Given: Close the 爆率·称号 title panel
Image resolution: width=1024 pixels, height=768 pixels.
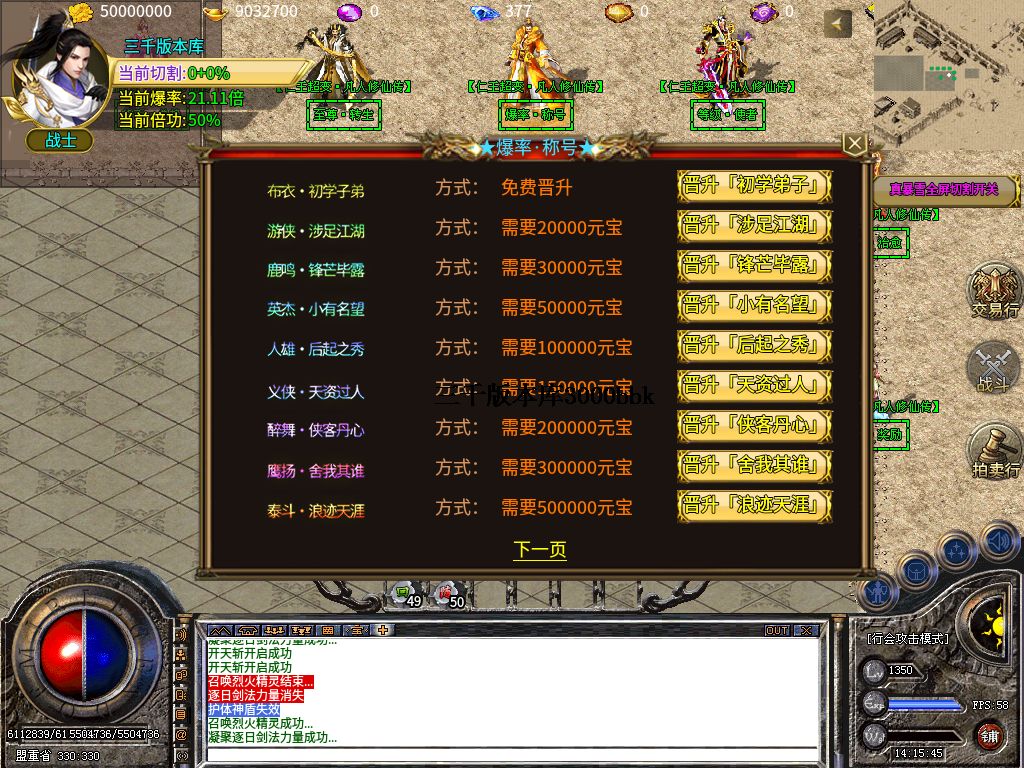Looking at the screenshot, I should coord(854,144).
